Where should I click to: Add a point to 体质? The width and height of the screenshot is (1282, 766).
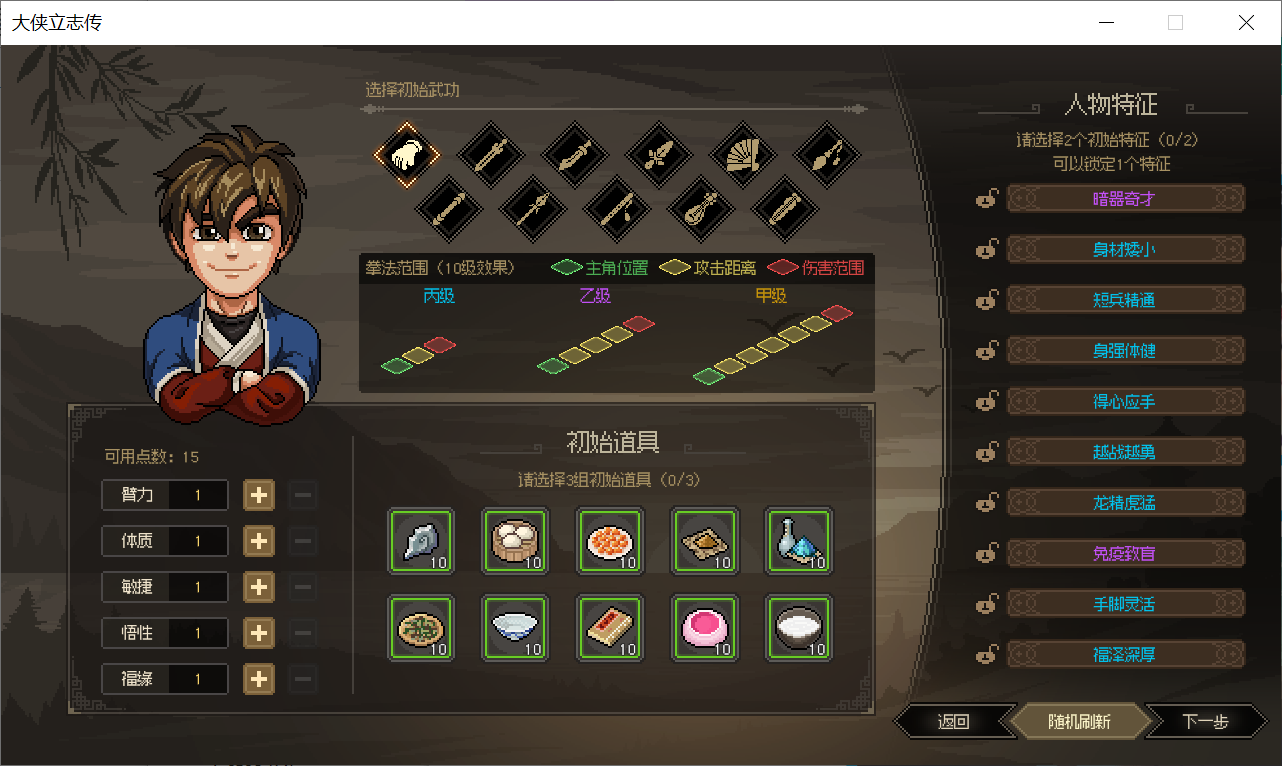click(x=259, y=541)
